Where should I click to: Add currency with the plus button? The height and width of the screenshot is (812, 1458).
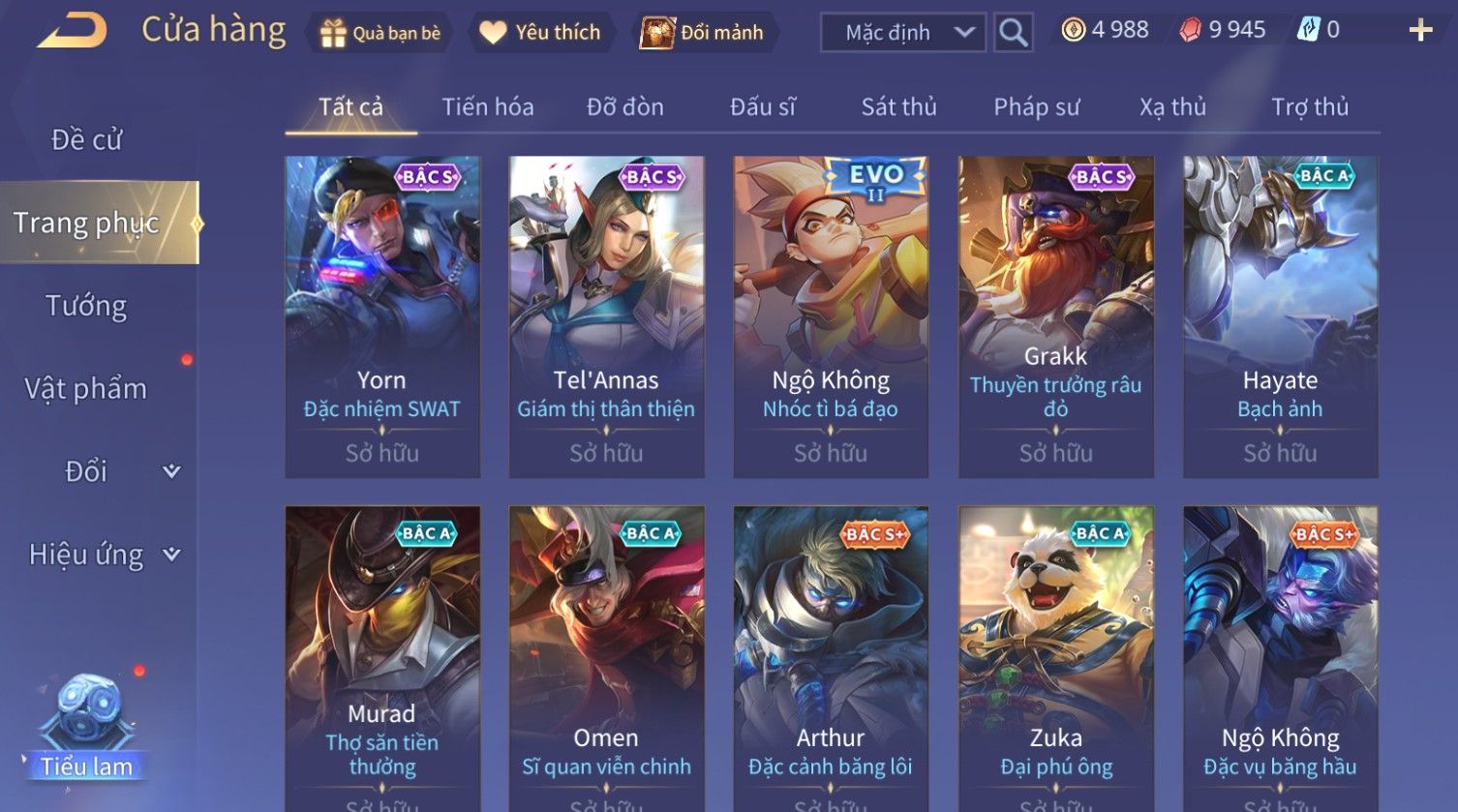point(1419,31)
